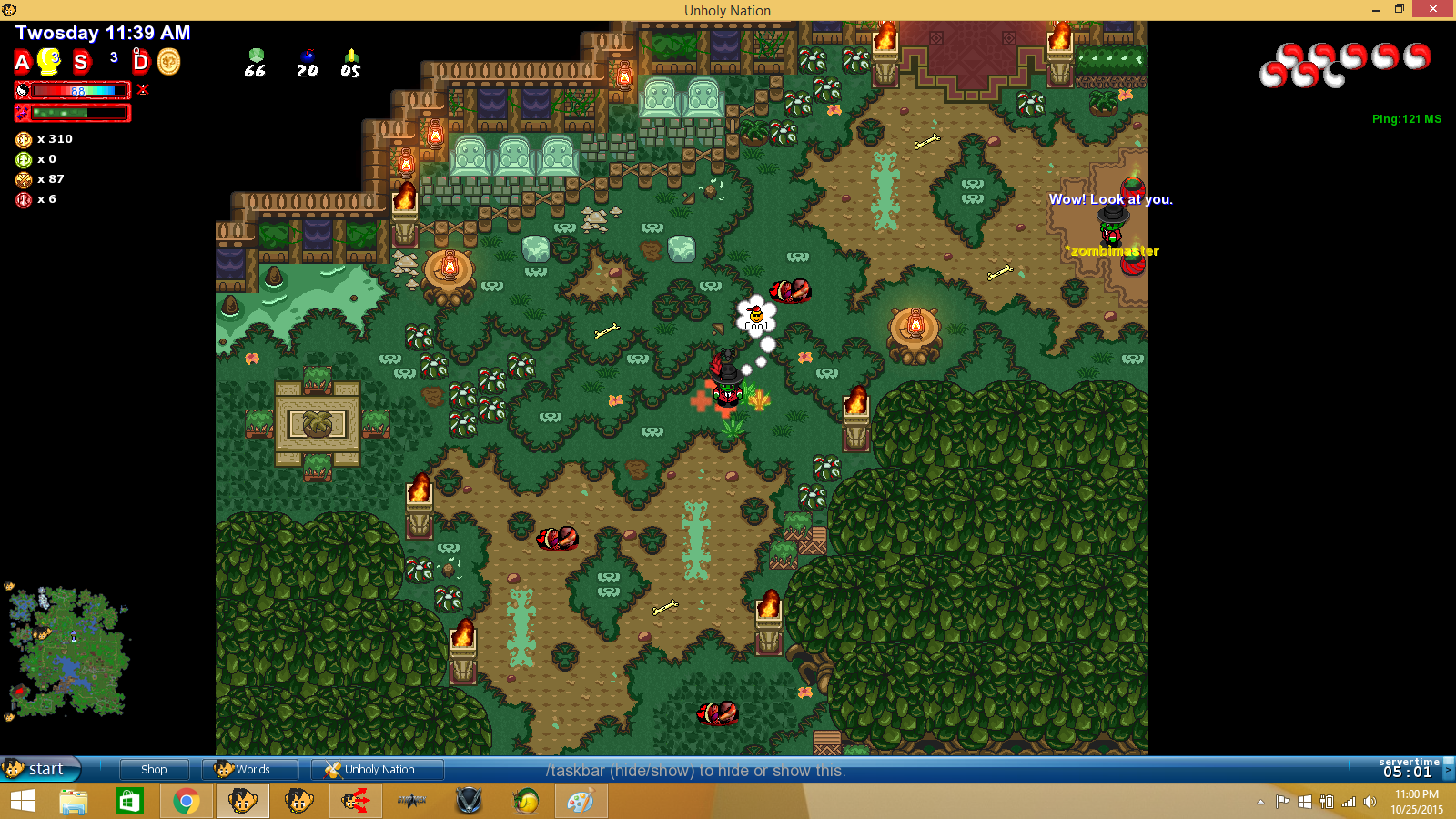Open the Worlds list

tap(250, 769)
